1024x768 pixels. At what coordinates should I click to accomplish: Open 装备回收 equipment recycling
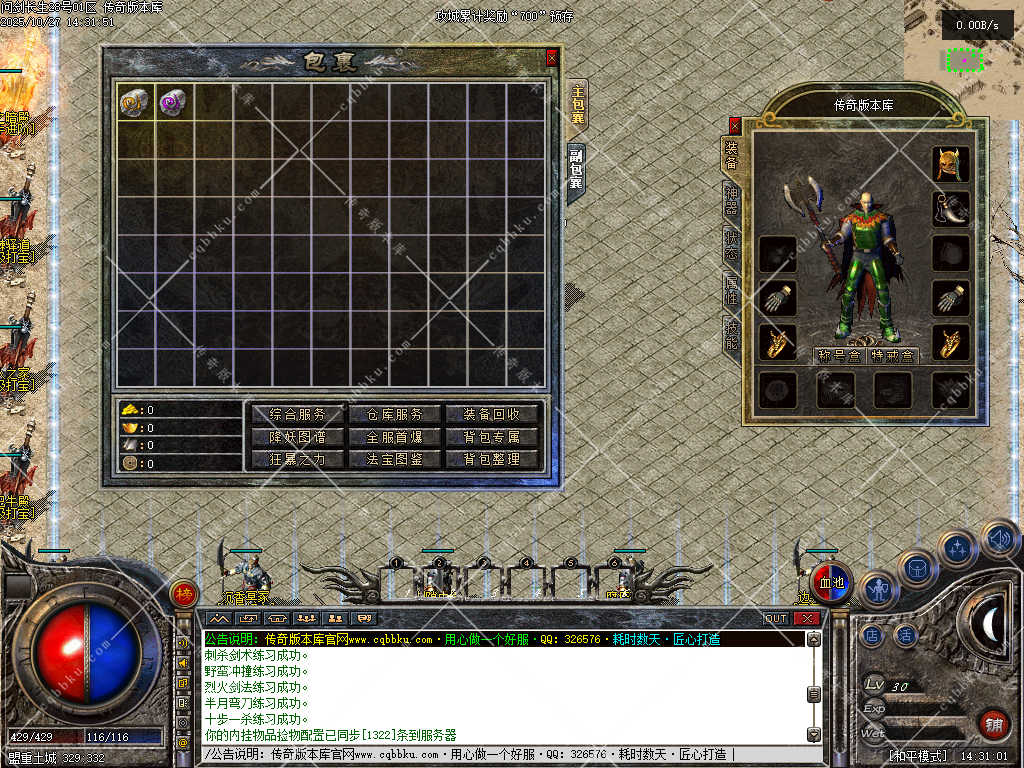pos(492,414)
